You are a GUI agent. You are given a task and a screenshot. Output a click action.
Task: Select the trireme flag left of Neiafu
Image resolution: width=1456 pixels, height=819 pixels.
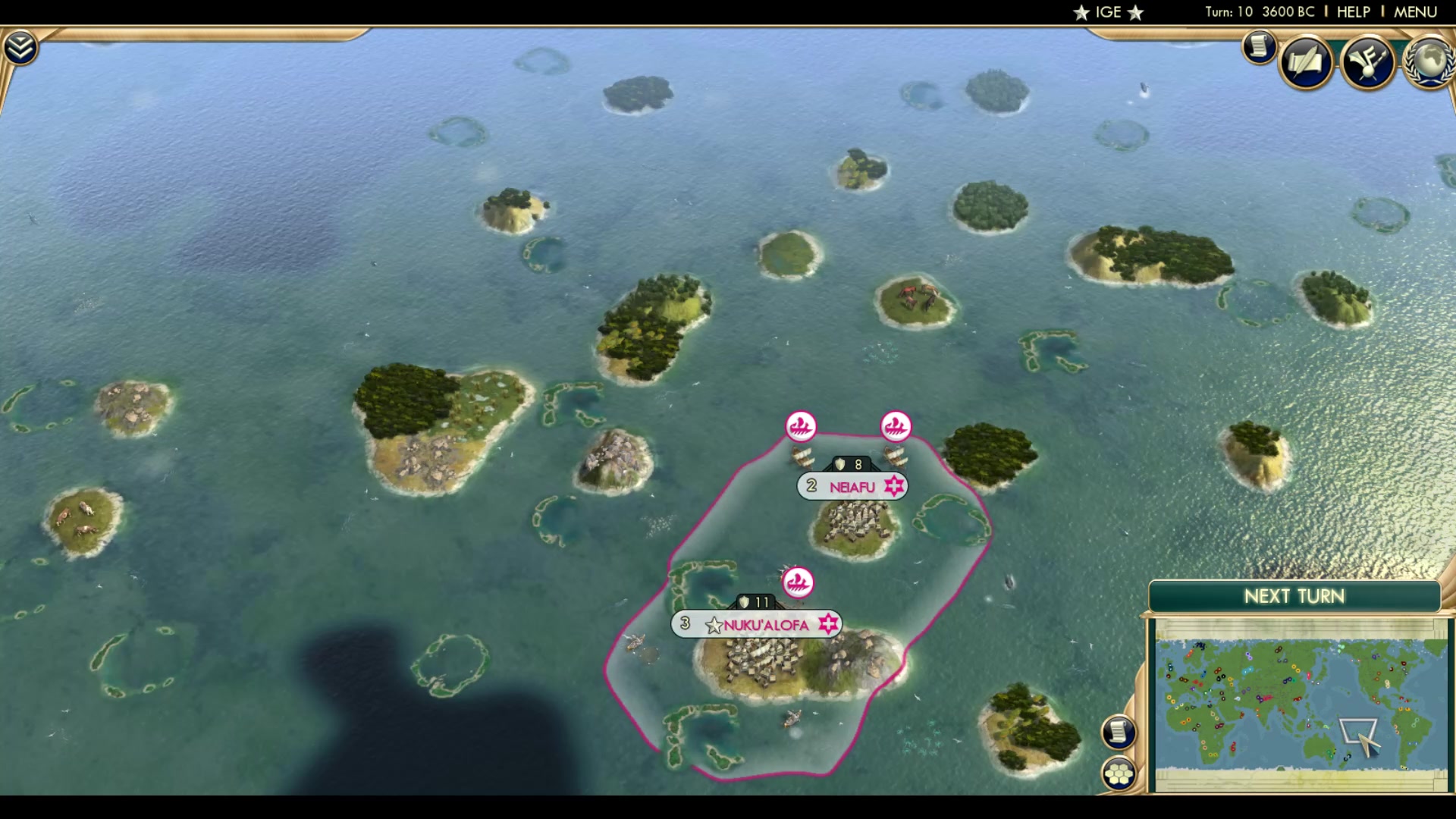click(x=802, y=426)
